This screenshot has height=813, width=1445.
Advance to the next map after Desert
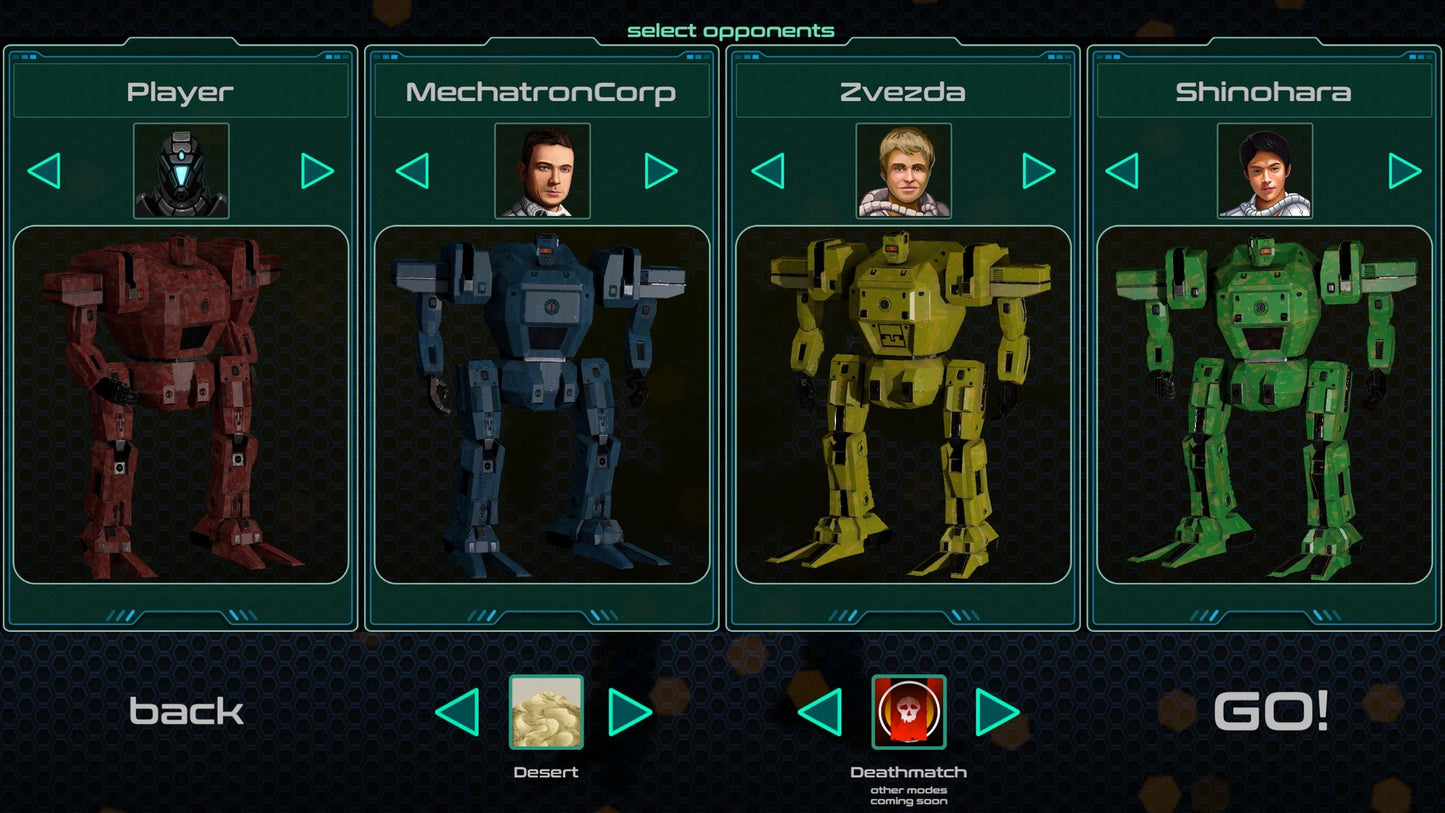point(630,713)
